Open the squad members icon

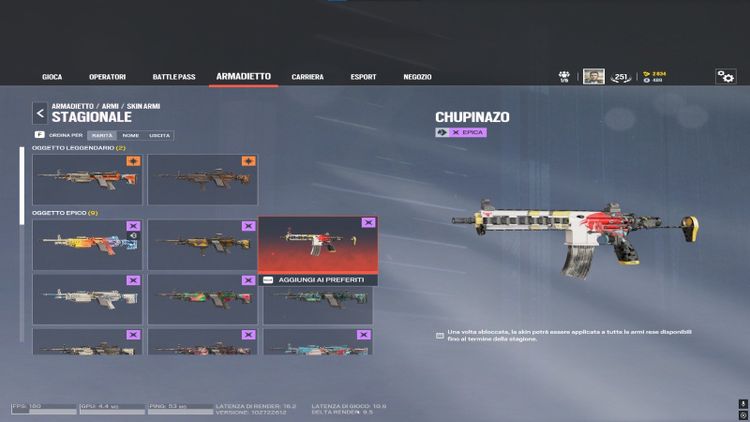[565, 76]
